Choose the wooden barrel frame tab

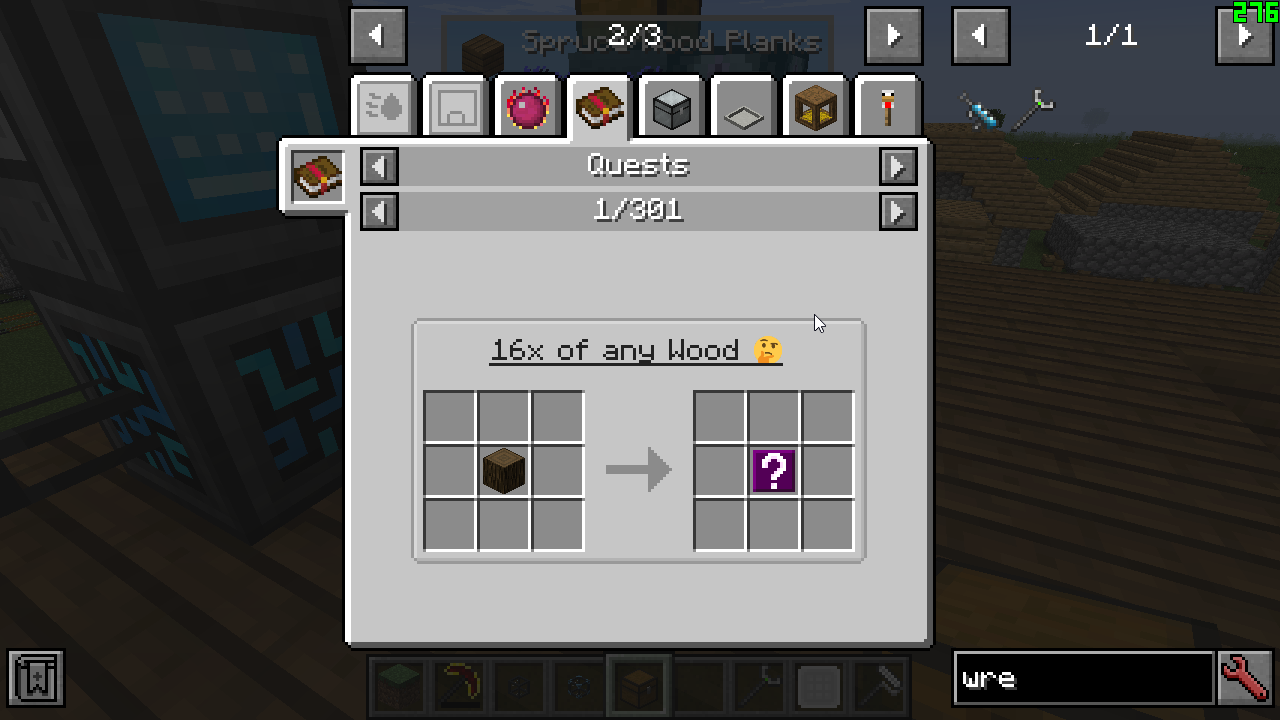(x=816, y=107)
